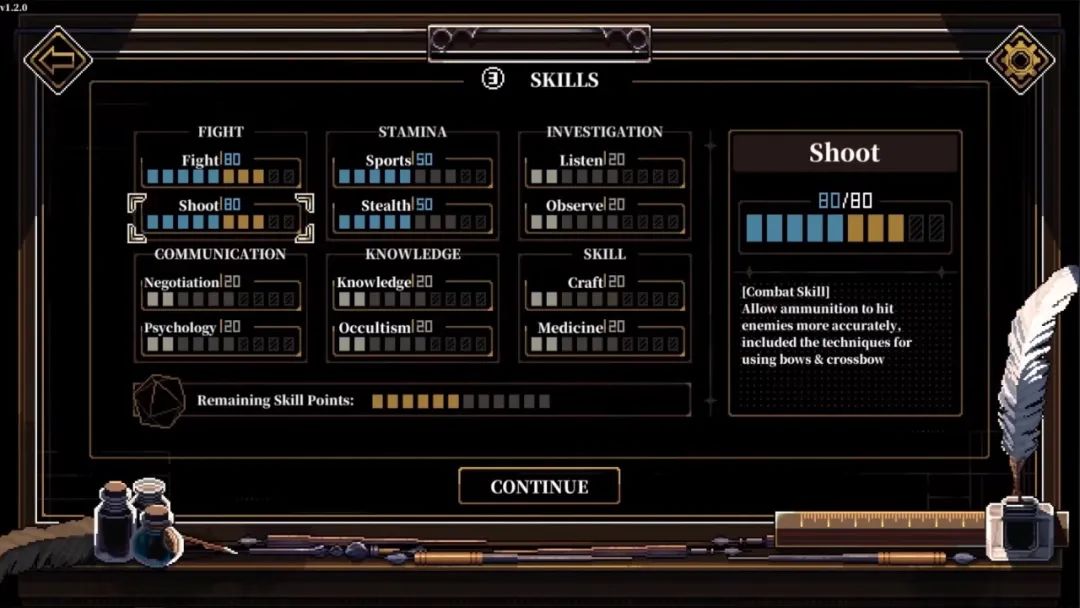Choose the Shoot skill row

(220, 215)
